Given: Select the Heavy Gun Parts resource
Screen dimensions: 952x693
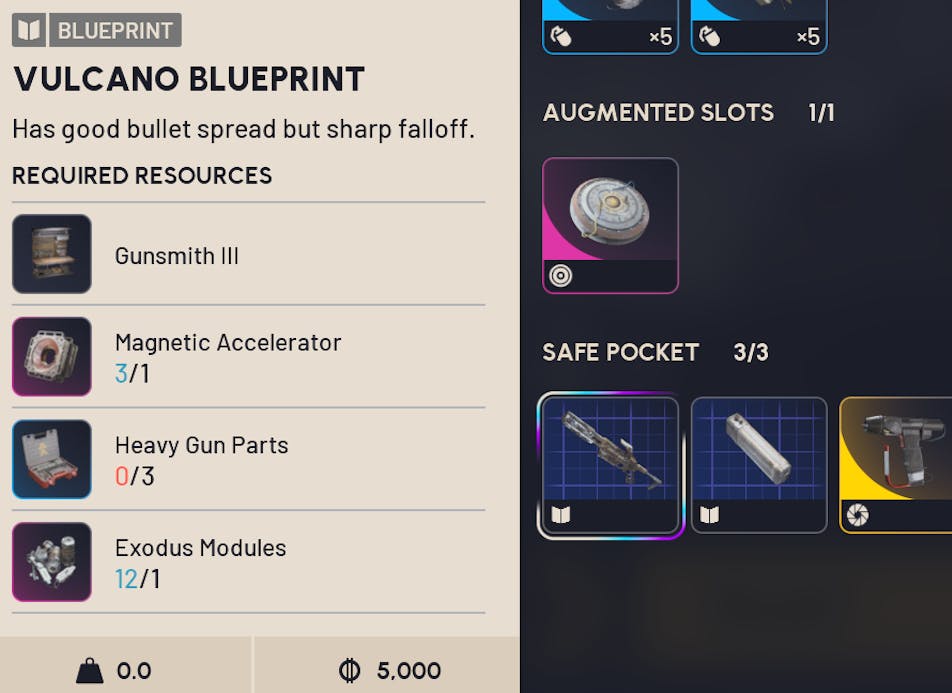Looking at the screenshot, I should [248, 460].
